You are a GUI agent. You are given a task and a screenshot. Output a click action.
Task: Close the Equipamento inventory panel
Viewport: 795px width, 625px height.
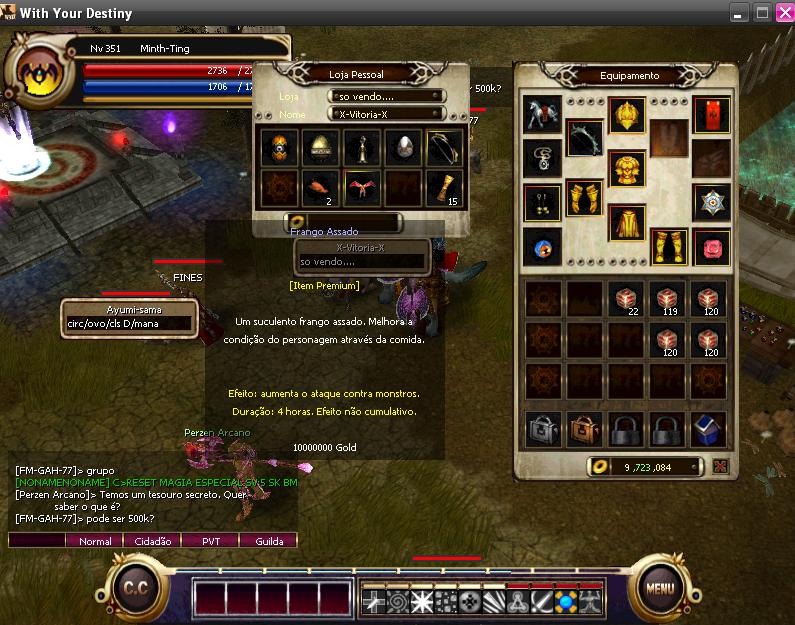tap(721, 466)
